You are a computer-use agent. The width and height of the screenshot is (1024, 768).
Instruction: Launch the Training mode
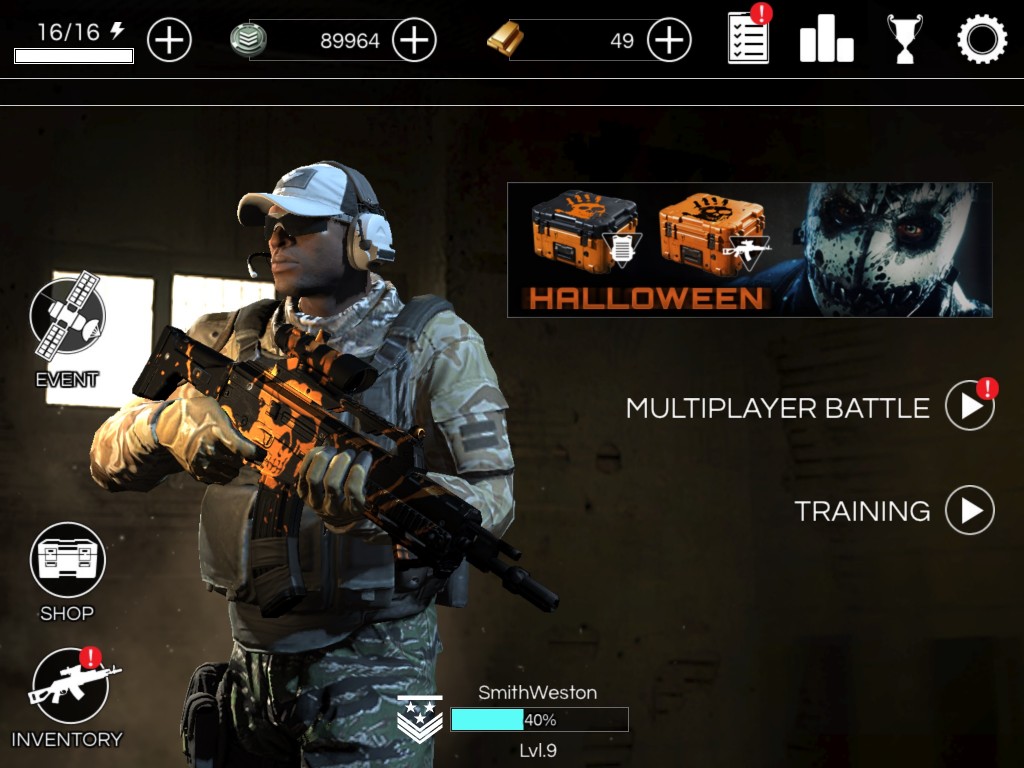(969, 510)
